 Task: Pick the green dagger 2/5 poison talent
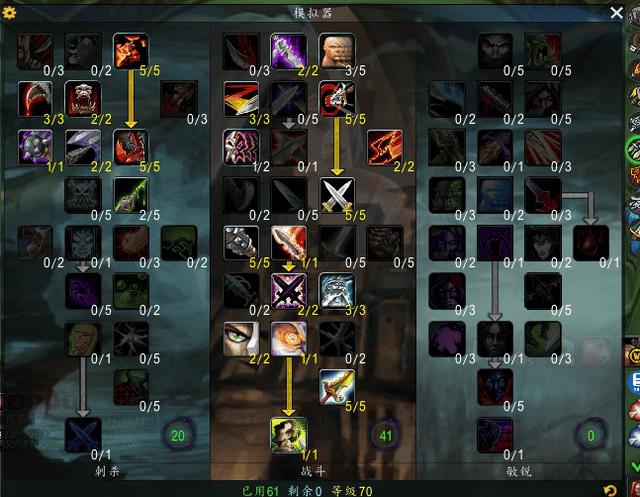(x=131, y=194)
